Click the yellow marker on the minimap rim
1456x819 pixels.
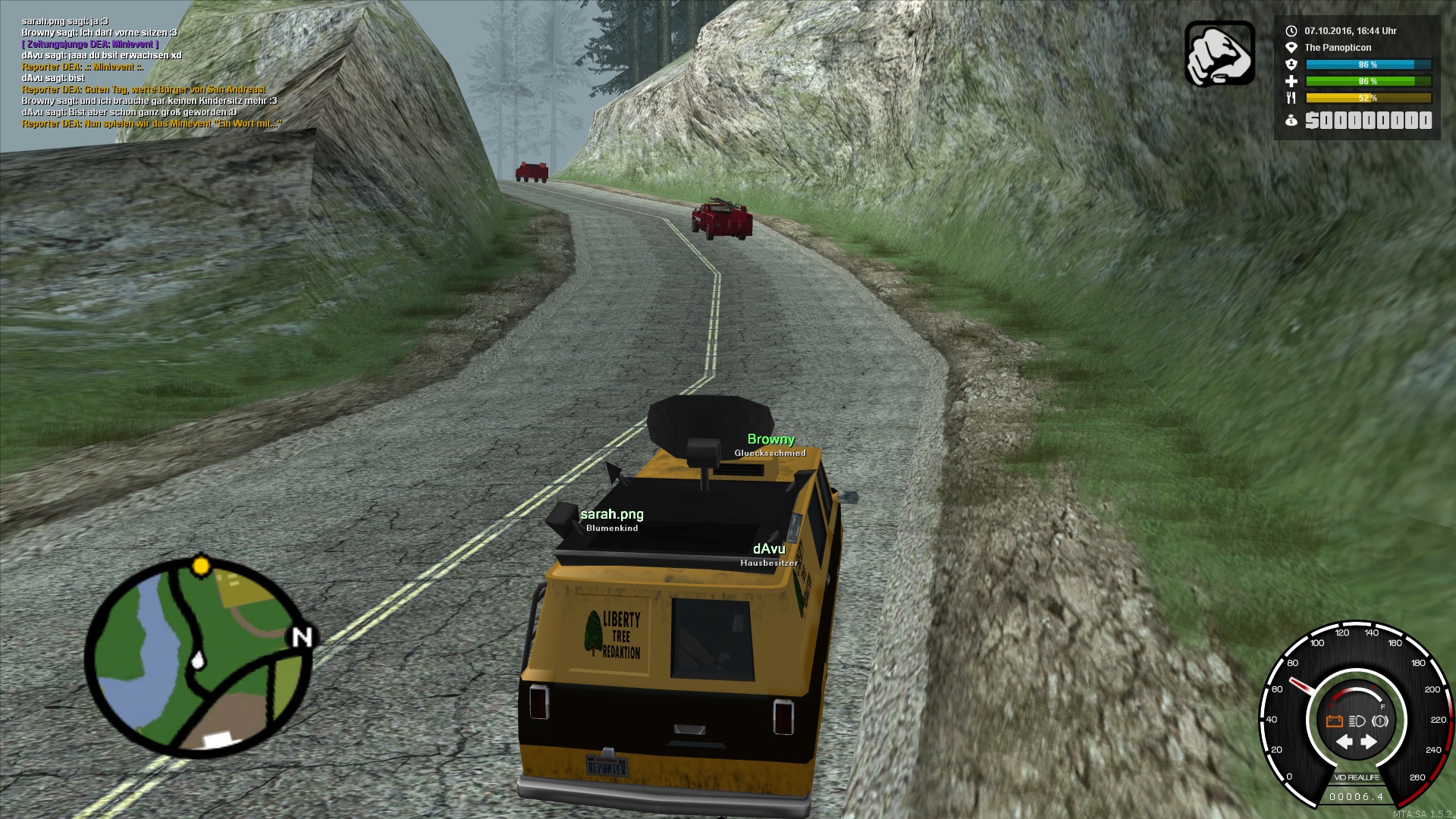(x=201, y=566)
